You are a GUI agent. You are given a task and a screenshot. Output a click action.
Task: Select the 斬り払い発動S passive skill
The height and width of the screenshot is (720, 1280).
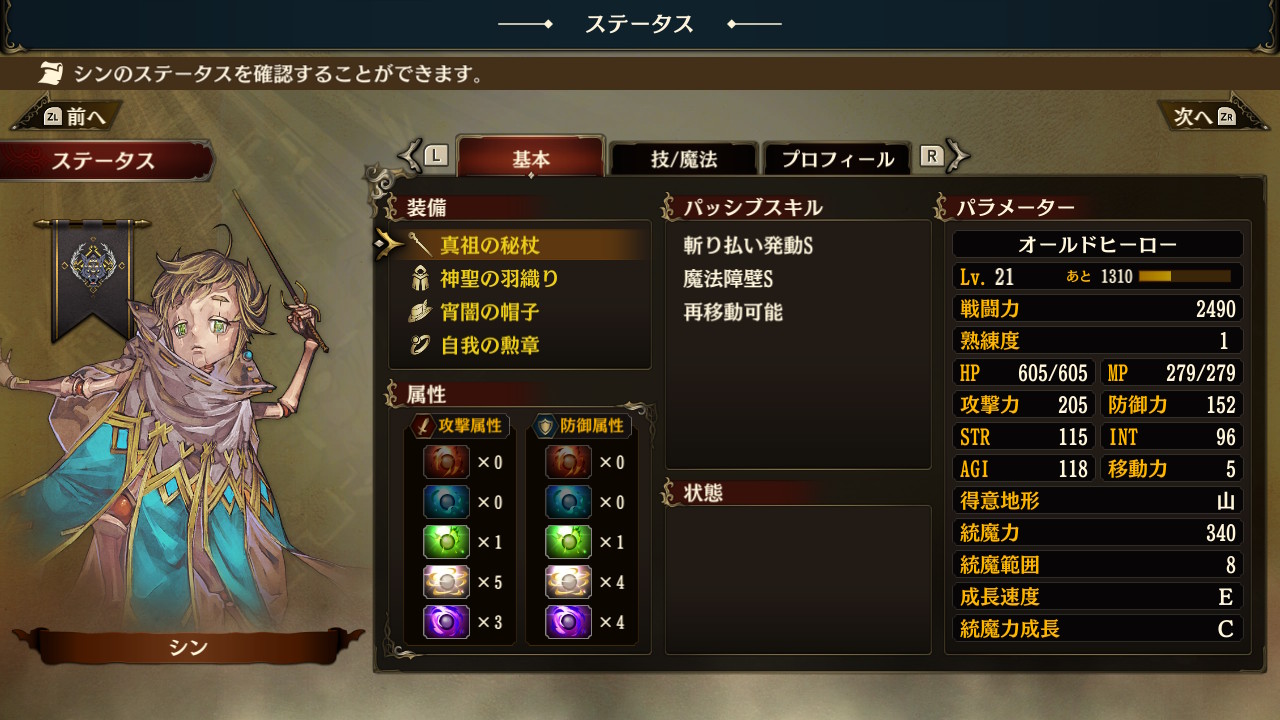748,245
